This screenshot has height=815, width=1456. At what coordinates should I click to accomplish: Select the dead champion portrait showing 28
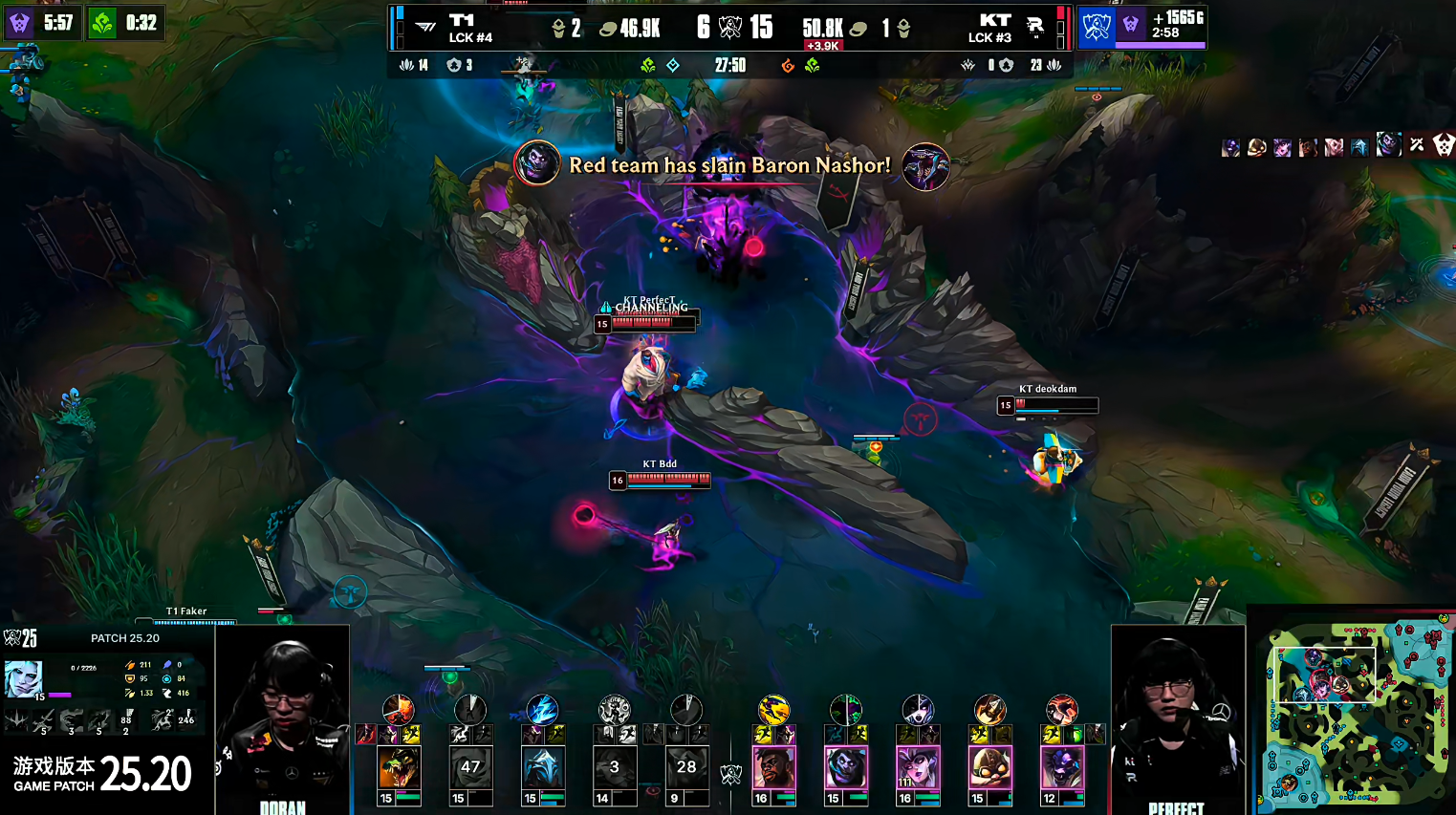686,767
